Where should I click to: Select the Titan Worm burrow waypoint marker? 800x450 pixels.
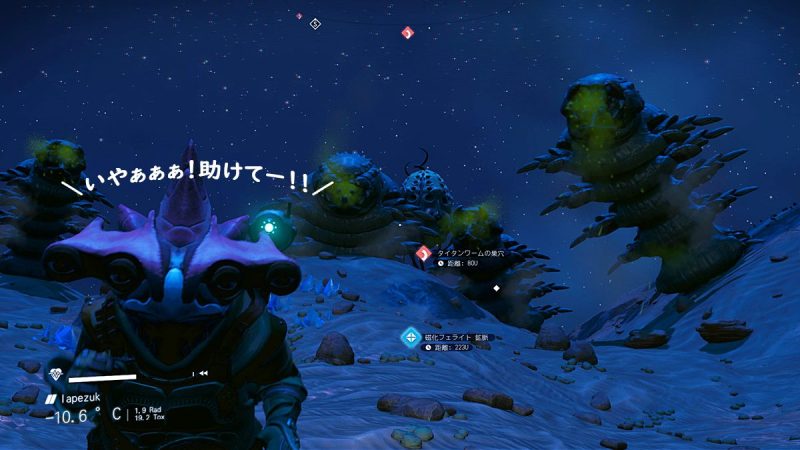coord(423,255)
